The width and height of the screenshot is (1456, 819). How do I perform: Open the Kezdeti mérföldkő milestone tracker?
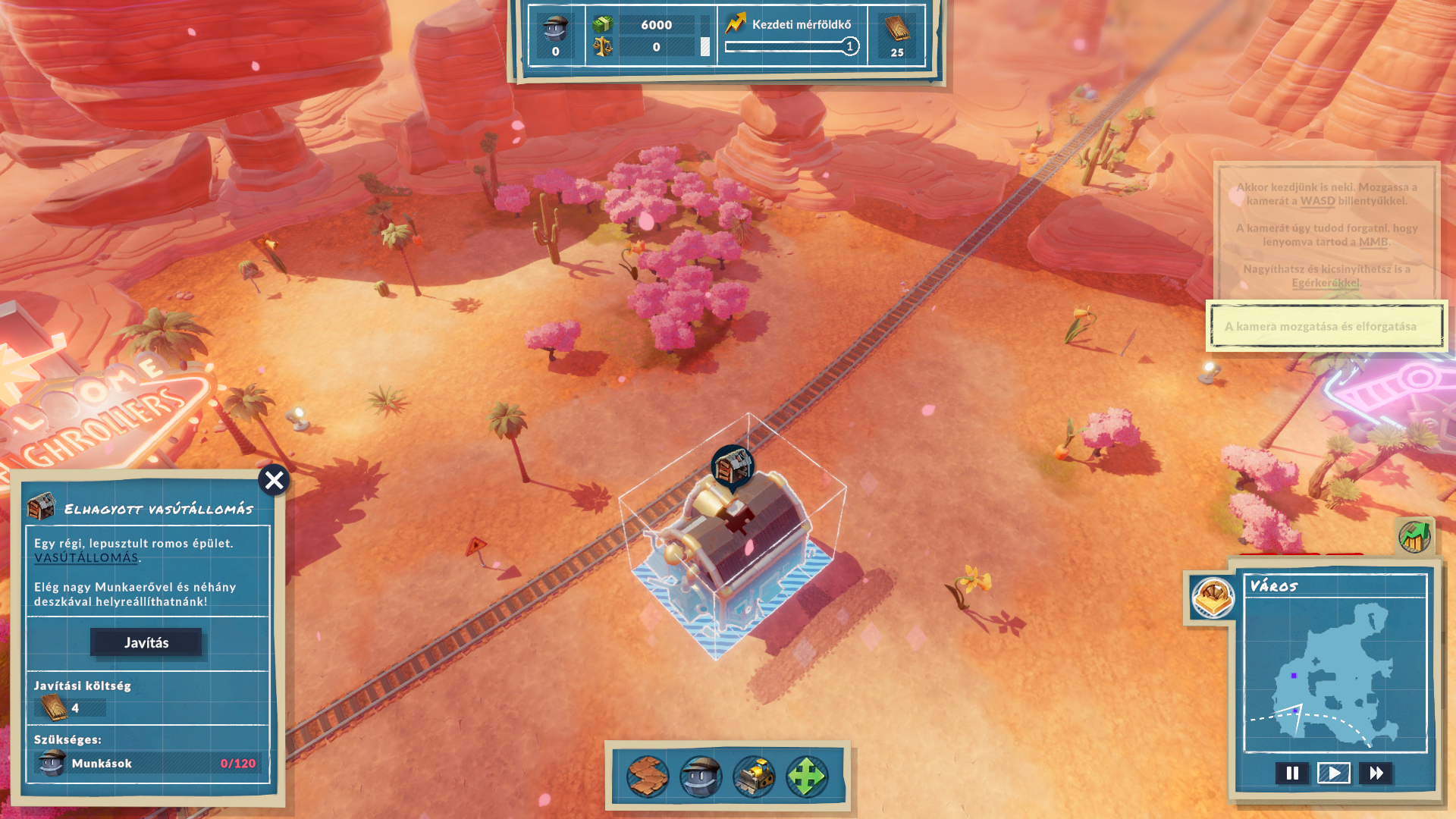792,35
